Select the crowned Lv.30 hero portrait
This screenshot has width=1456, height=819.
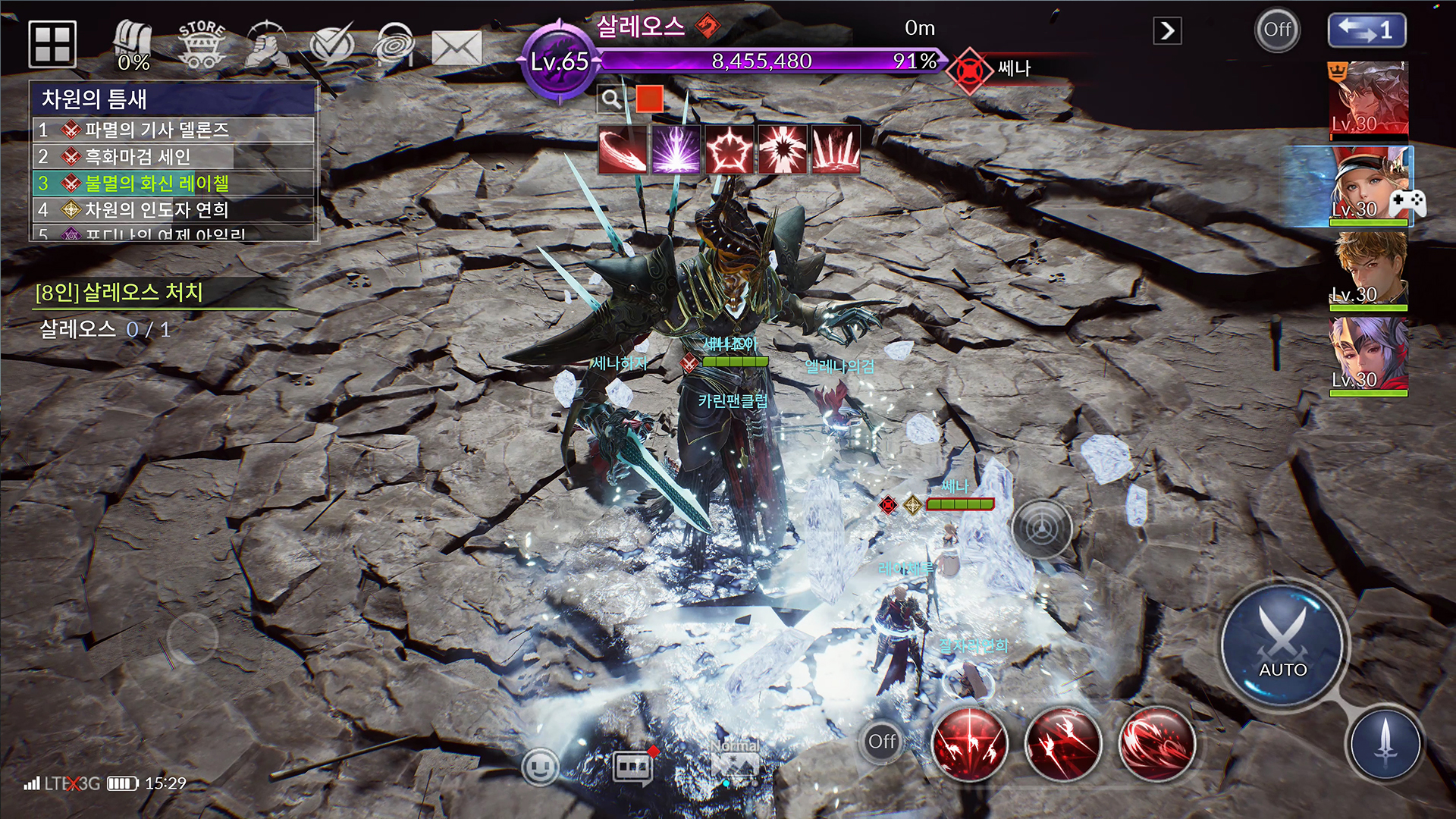tap(1370, 99)
